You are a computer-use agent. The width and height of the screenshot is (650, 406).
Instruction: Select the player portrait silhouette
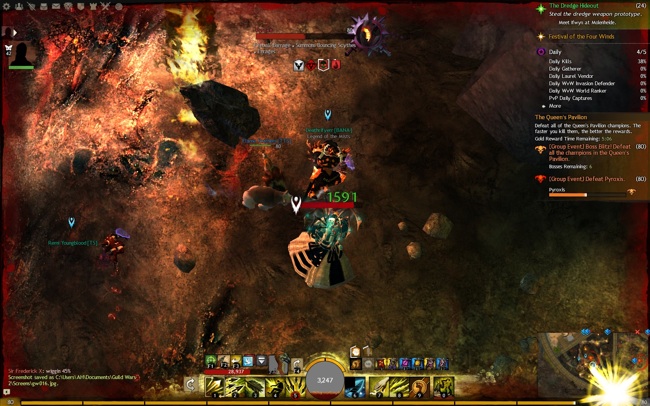click(24, 53)
